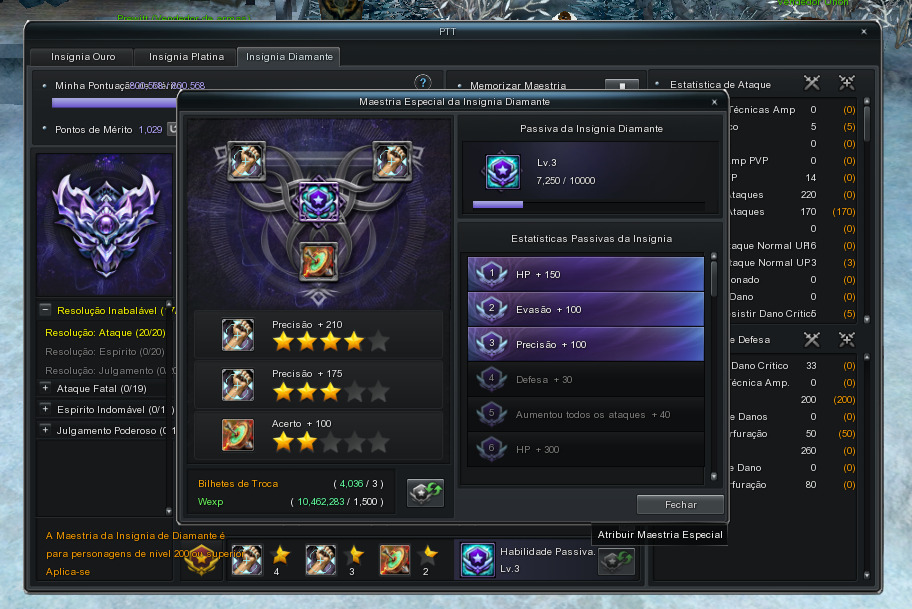The image size is (912, 609).
Task: Select the locked Defesa + 30 row
Action: tap(586, 379)
